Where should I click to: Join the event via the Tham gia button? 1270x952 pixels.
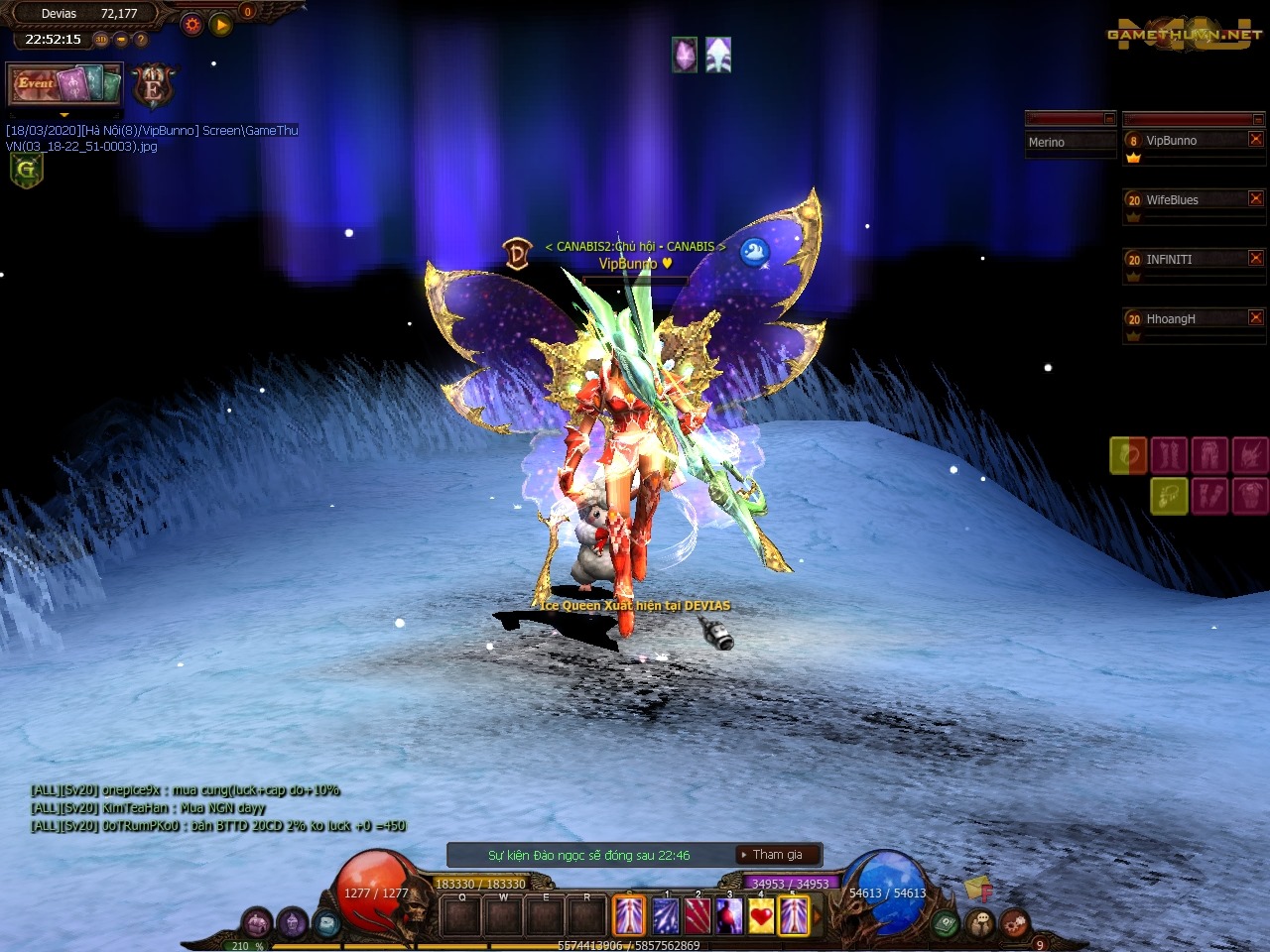778,855
